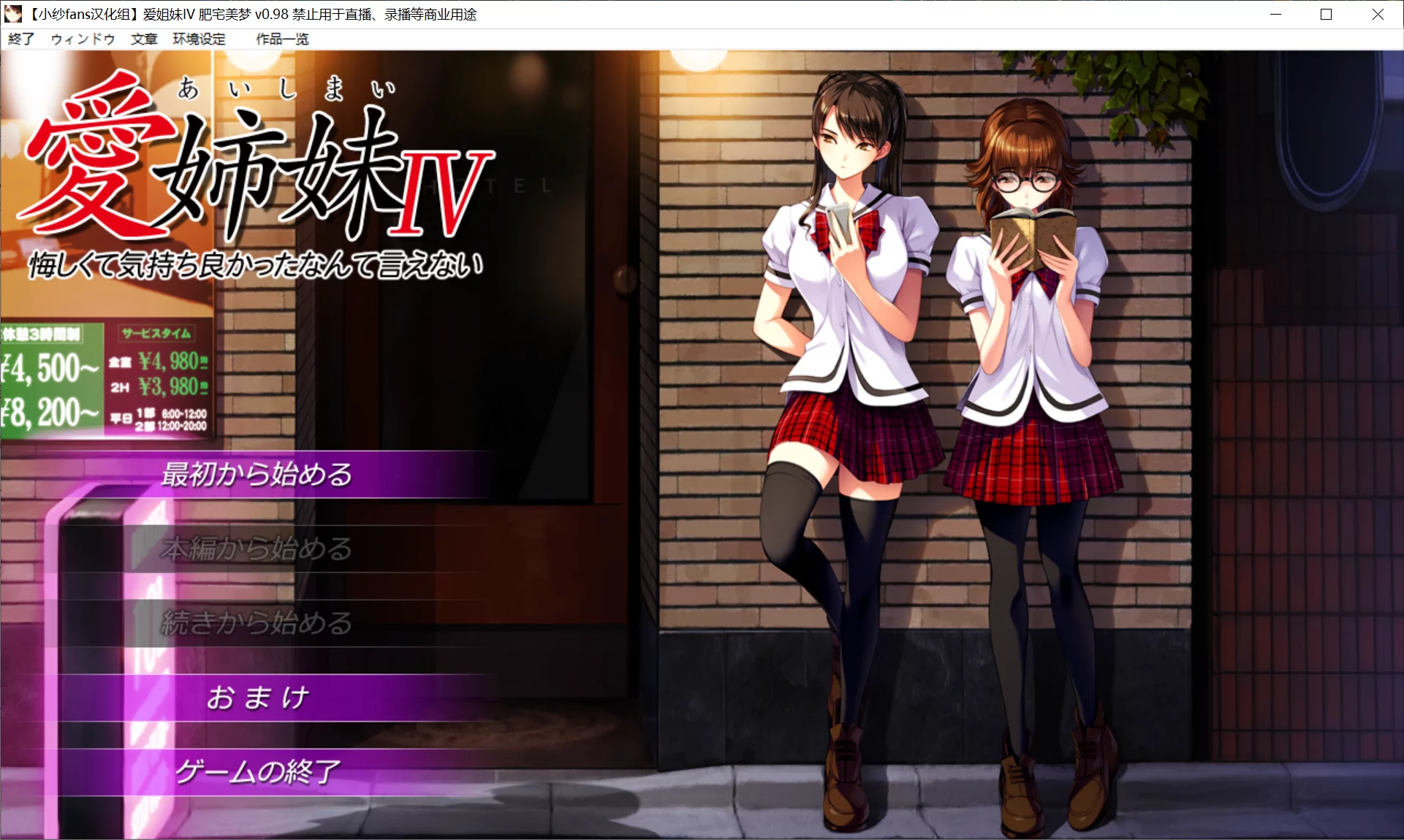
Task: Minimize the game window
Action: (x=1276, y=14)
